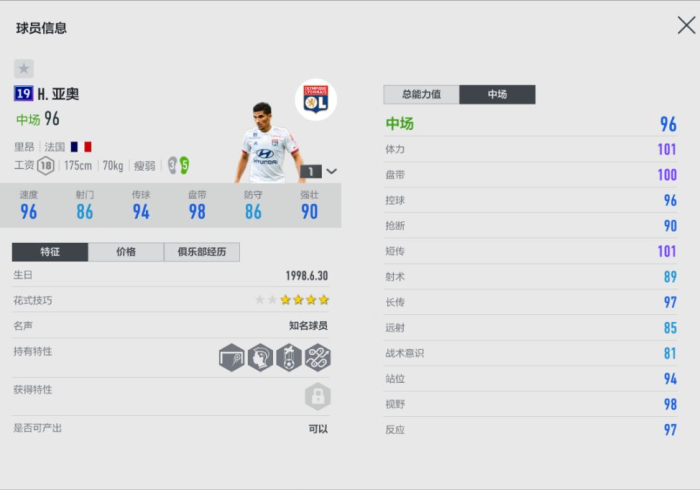The height and width of the screenshot is (490, 700).
Task: Switch to the 中场 attributes tab
Action: (497, 94)
